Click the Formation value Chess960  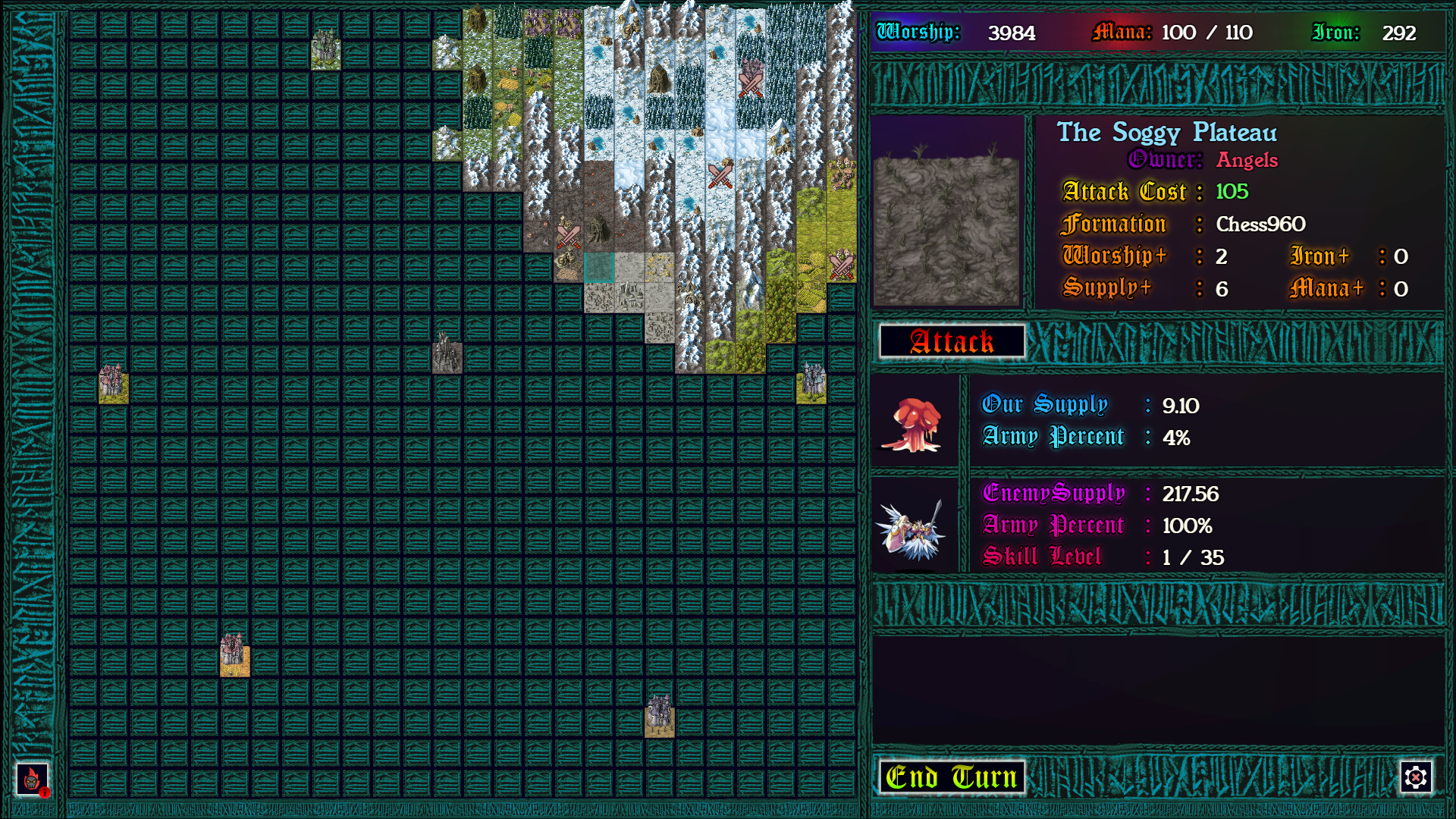(1260, 224)
